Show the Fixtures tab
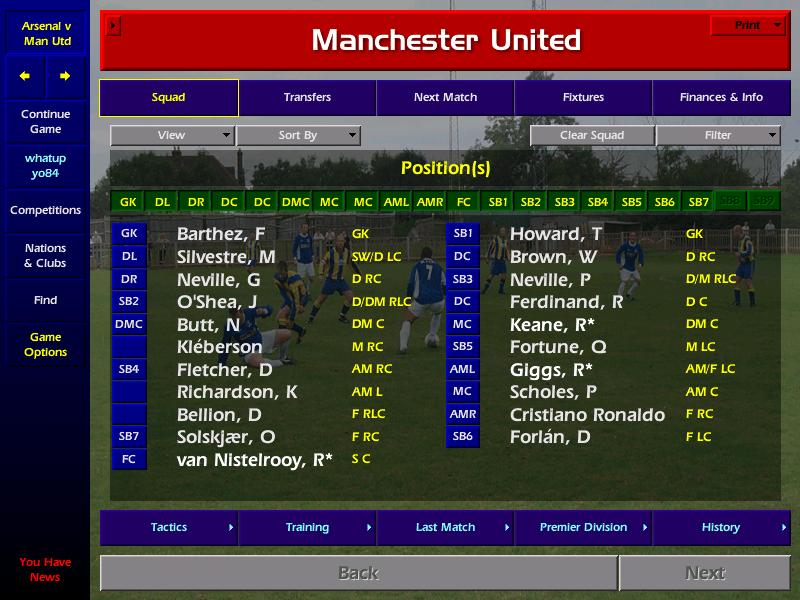This screenshot has width=800, height=600. 583,98
